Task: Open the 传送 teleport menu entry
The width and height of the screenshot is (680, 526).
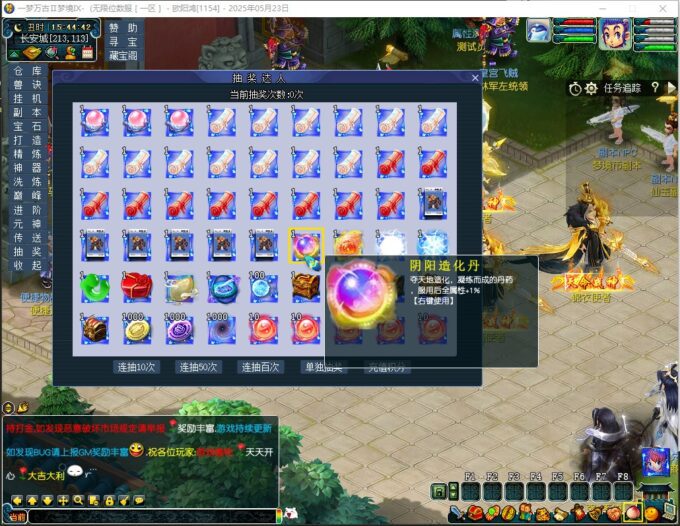Action: tap(27, 237)
